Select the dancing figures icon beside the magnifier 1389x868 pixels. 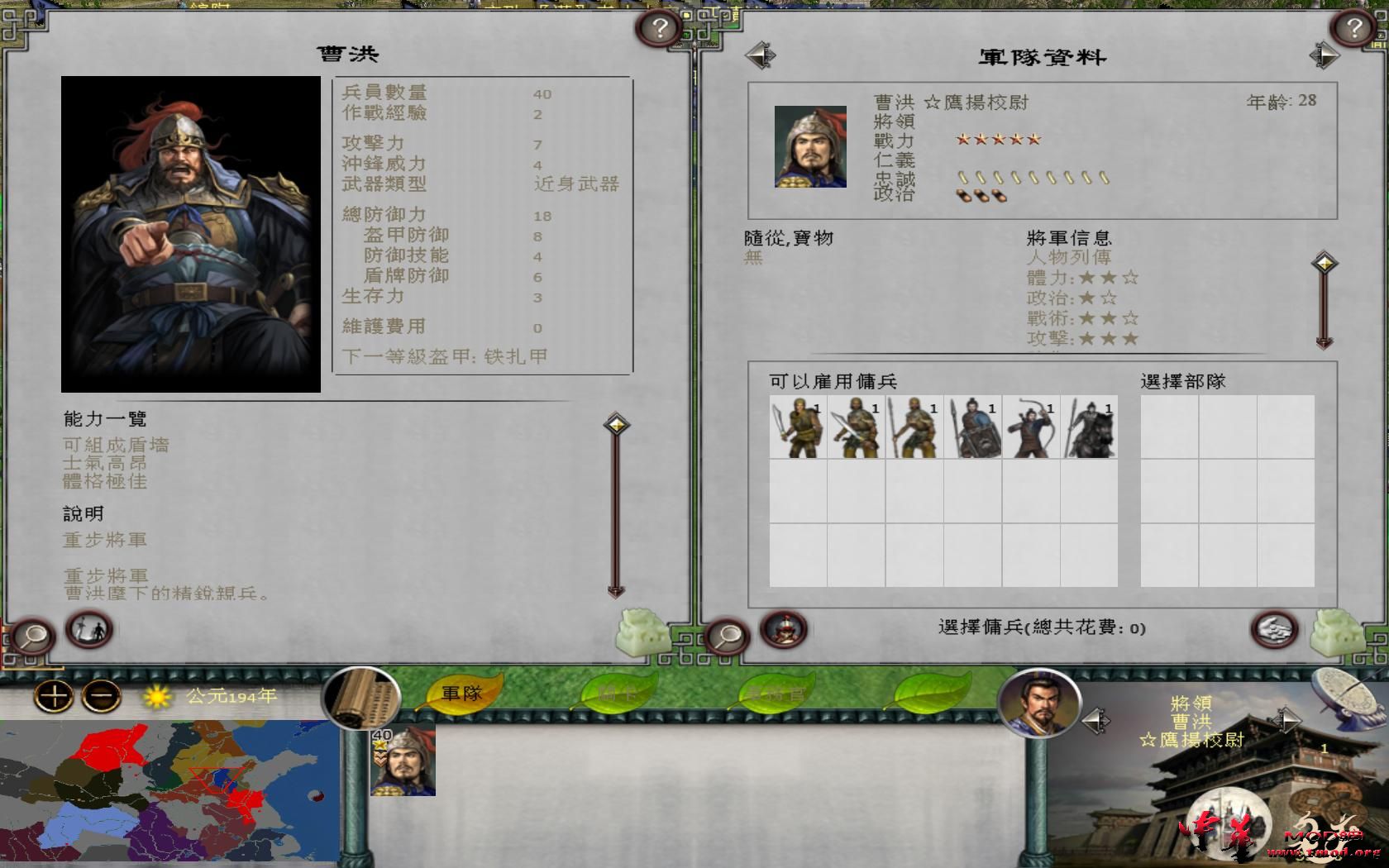click(x=93, y=632)
